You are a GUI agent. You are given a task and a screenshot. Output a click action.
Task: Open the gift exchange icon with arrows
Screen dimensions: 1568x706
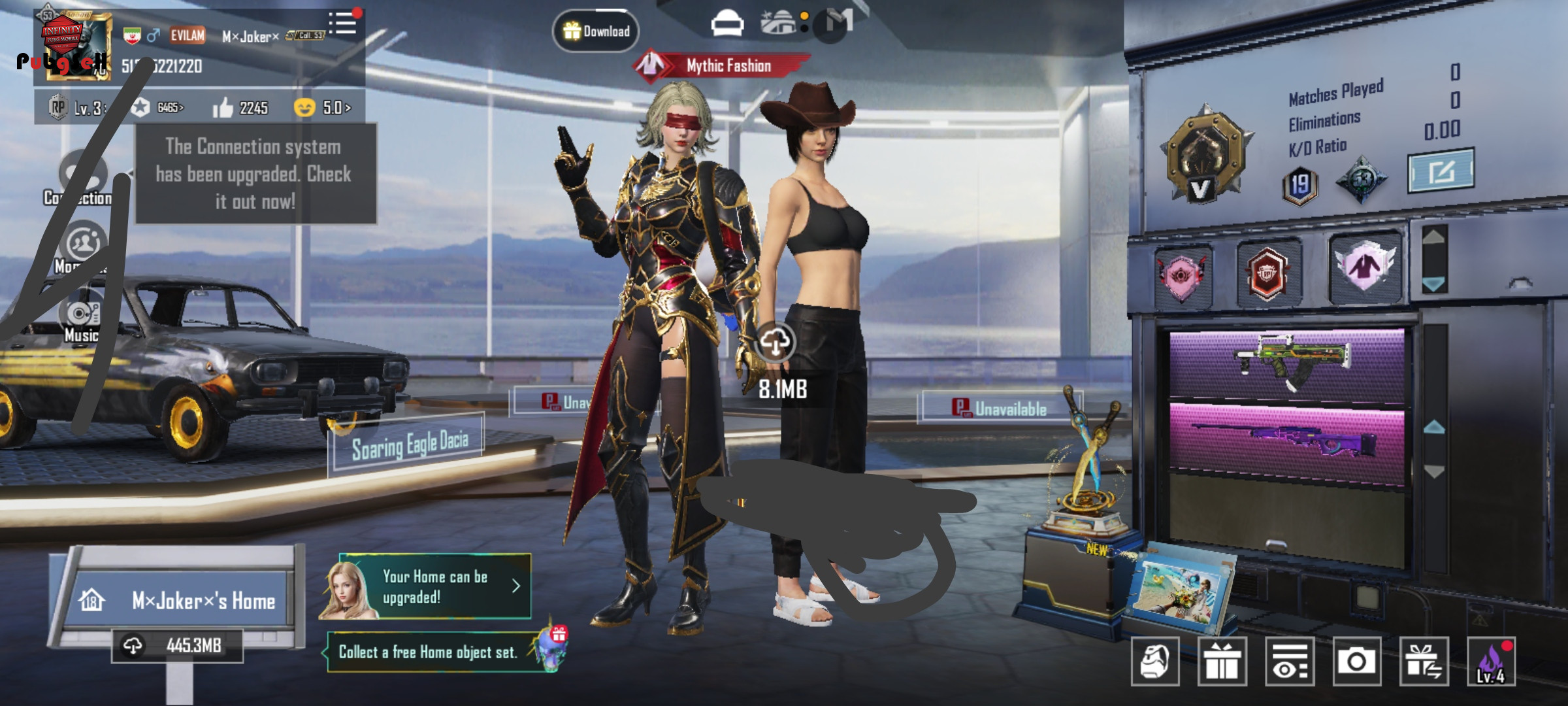1424,662
